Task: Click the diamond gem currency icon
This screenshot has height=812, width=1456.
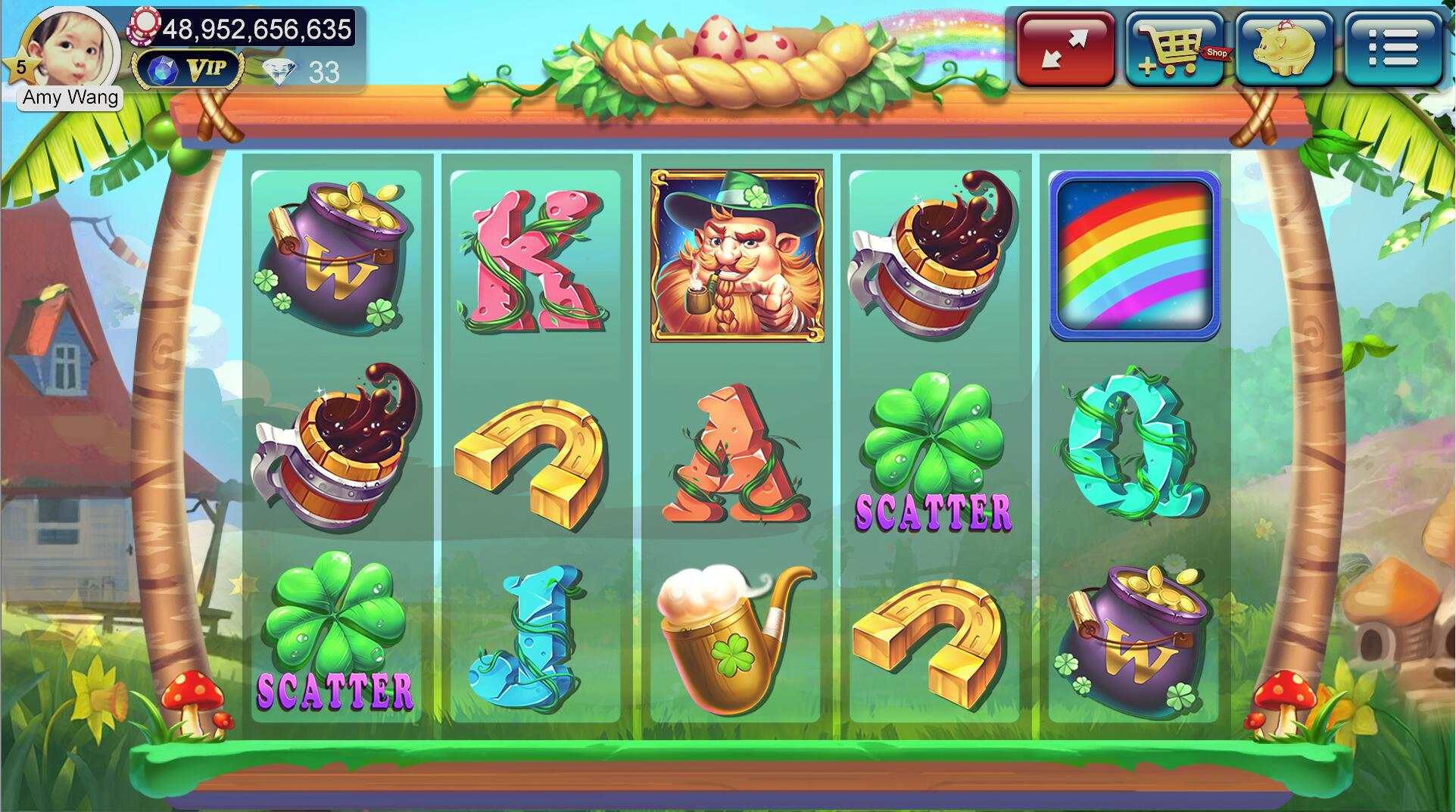Action: pos(279,72)
